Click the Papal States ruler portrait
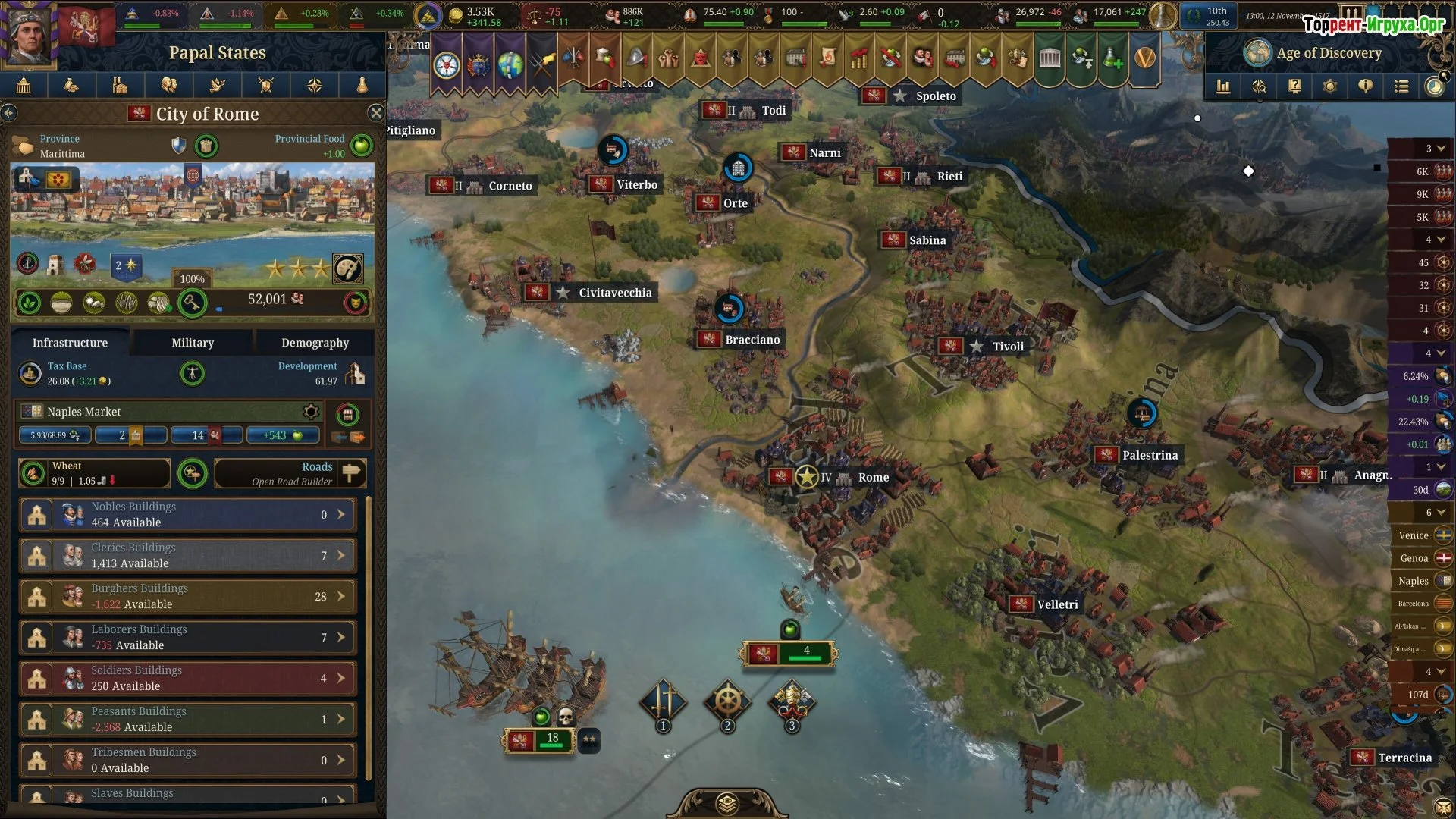 (x=29, y=33)
